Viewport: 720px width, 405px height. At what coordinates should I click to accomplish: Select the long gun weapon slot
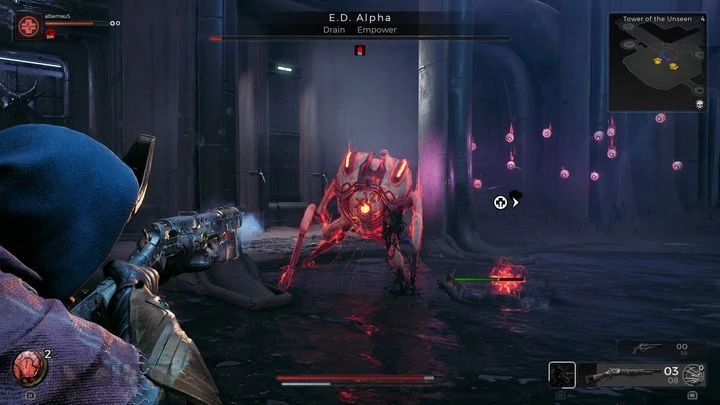621,375
